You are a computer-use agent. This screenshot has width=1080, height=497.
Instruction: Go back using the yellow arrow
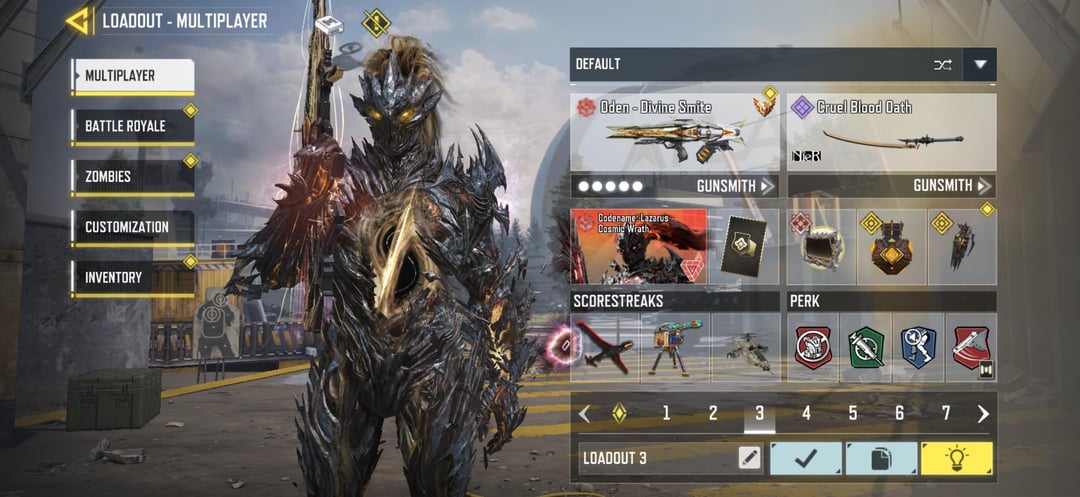78,21
